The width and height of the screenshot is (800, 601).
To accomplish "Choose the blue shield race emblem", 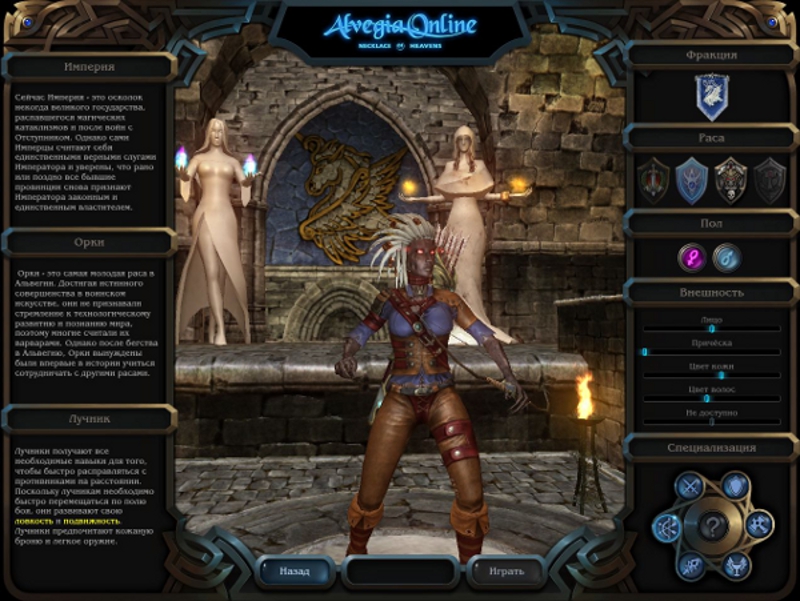I will click(692, 181).
